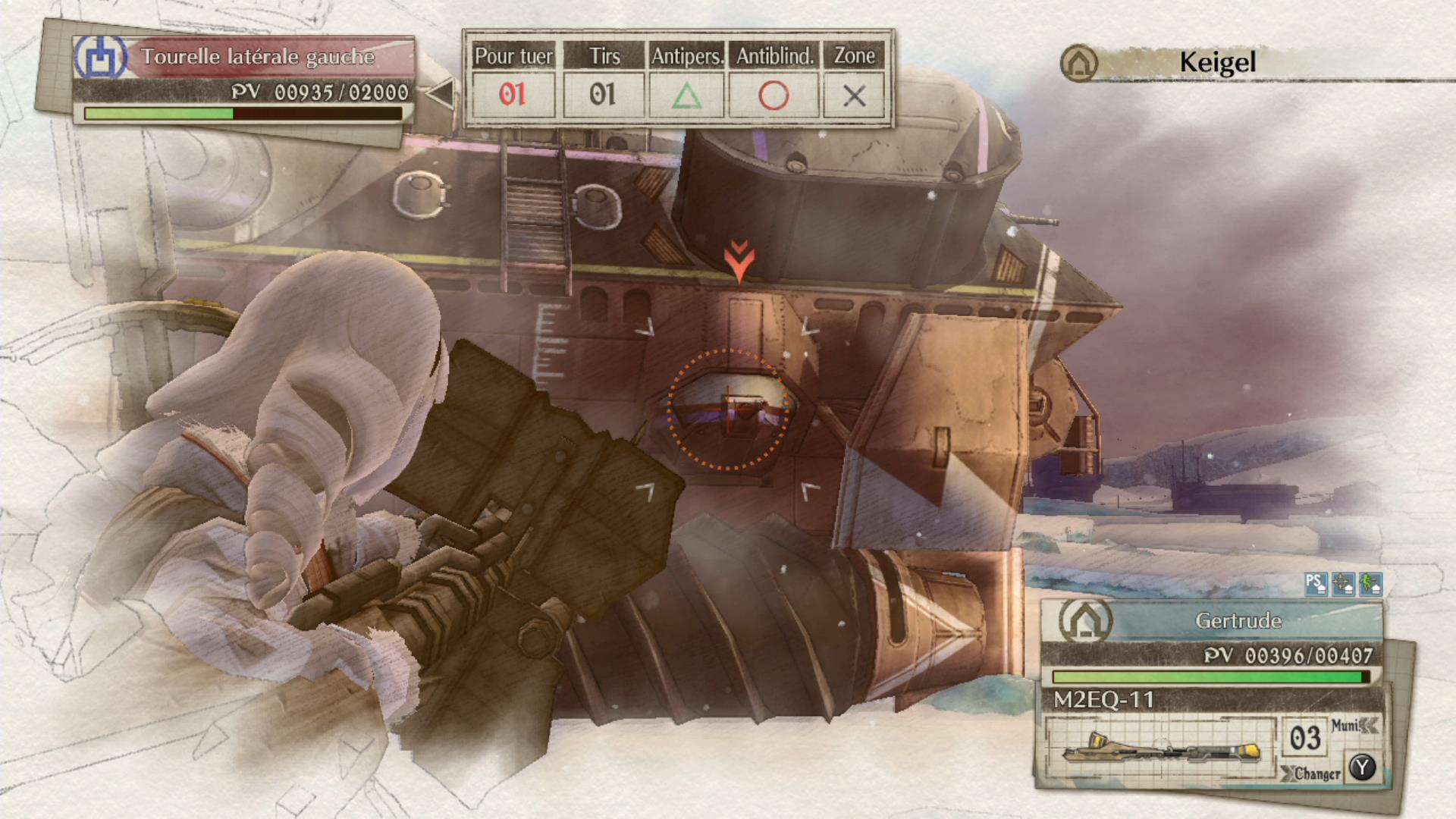Click the M2EQ-11 weapon name label
This screenshot has height=819, width=1456.
[x=1103, y=701]
